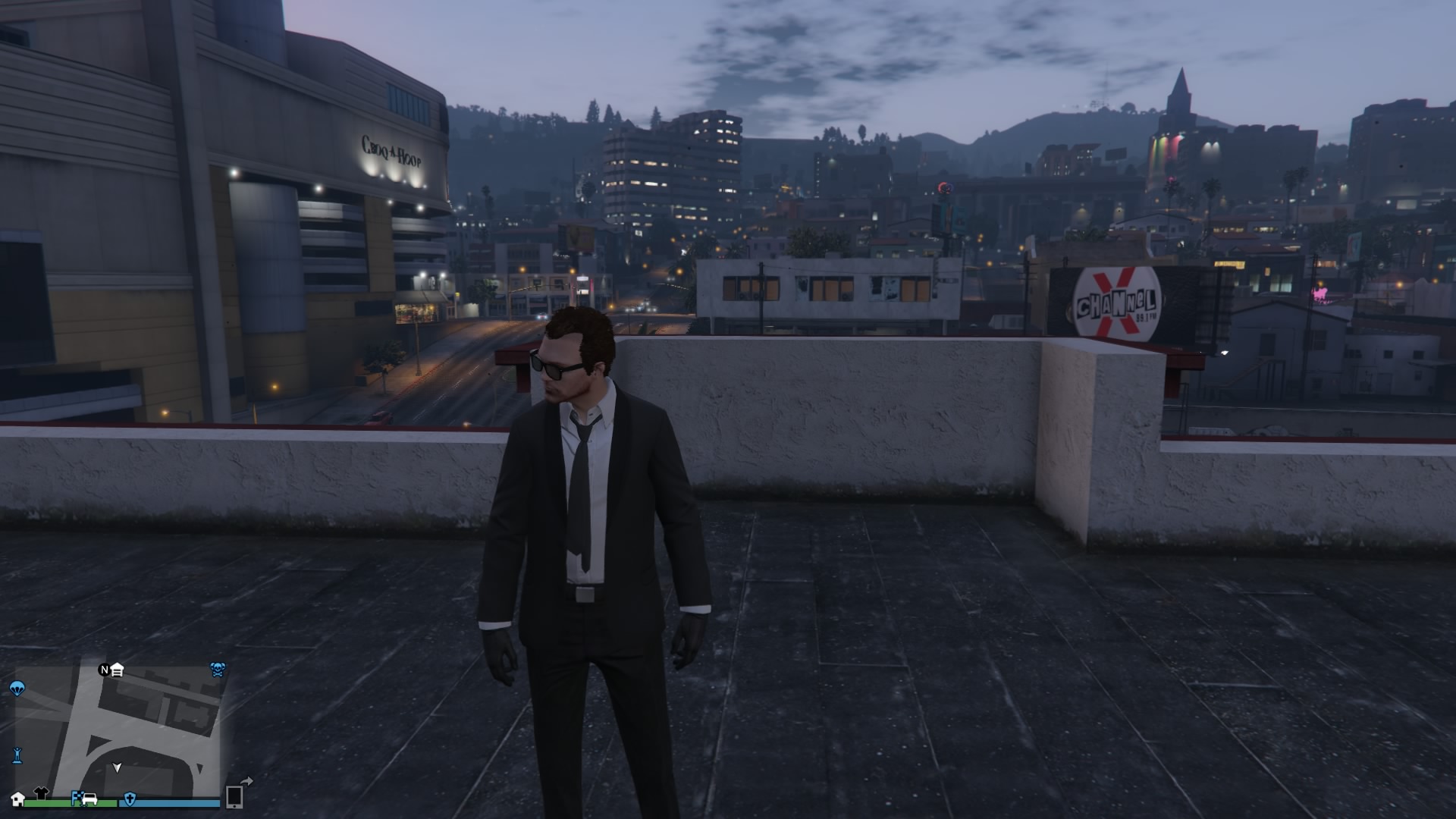The width and height of the screenshot is (1456, 819).
Task: Click the garage blip on the minimap
Action: click(x=117, y=670)
